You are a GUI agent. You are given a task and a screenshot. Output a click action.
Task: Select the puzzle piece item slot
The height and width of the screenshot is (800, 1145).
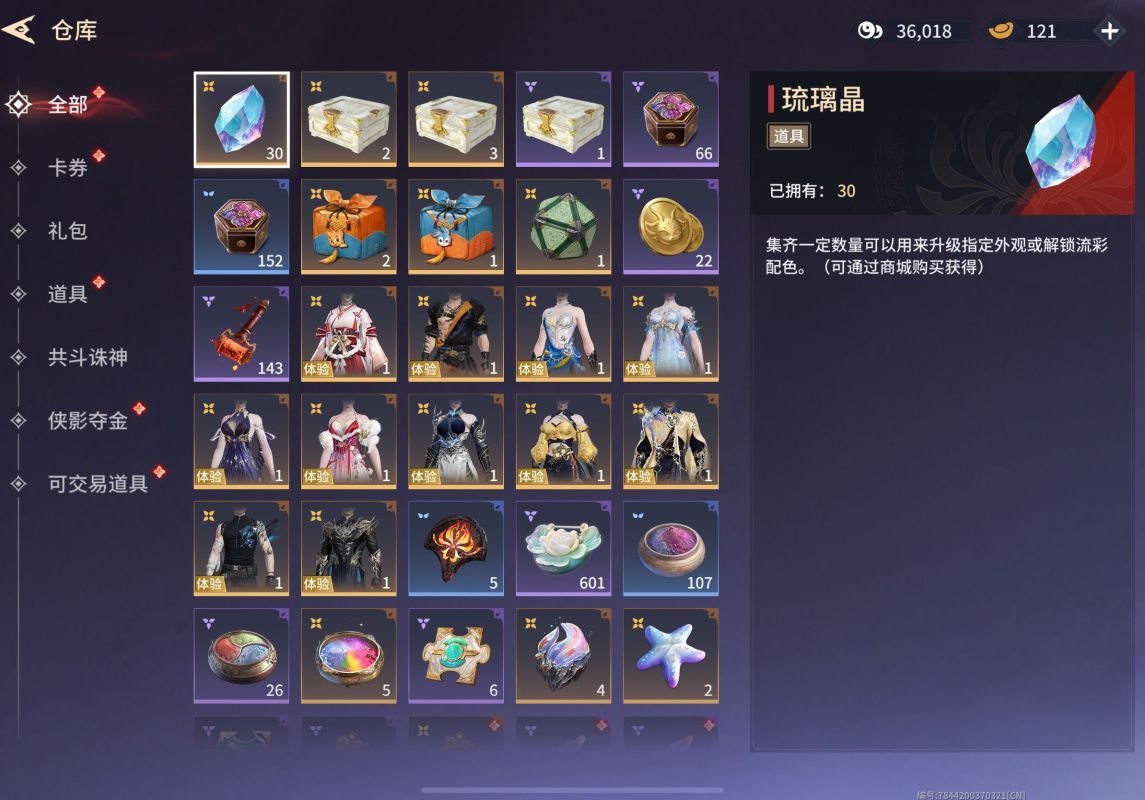tap(456, 655)
